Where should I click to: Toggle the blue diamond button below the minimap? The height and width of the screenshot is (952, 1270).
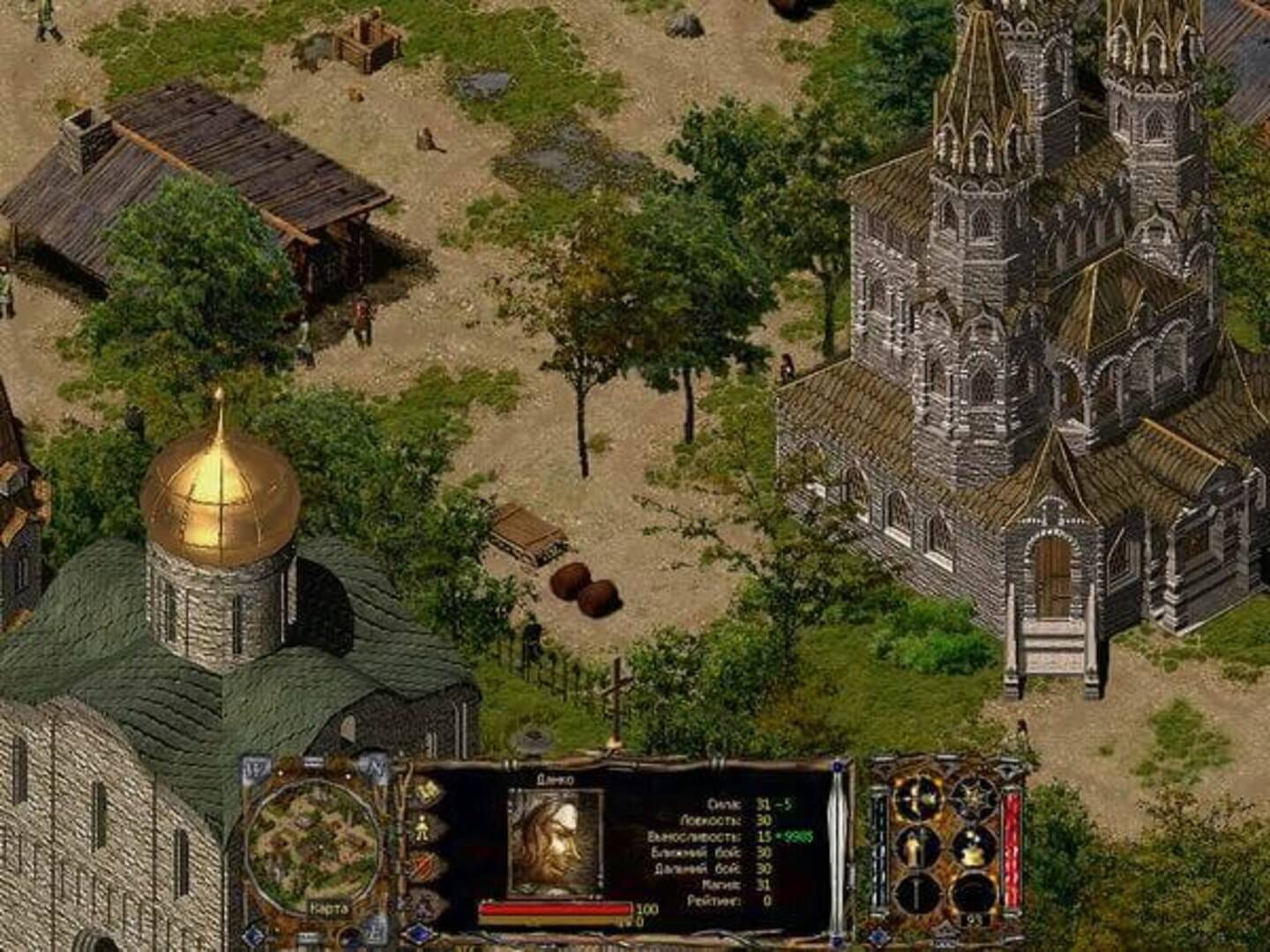click(x=254, y=936)
